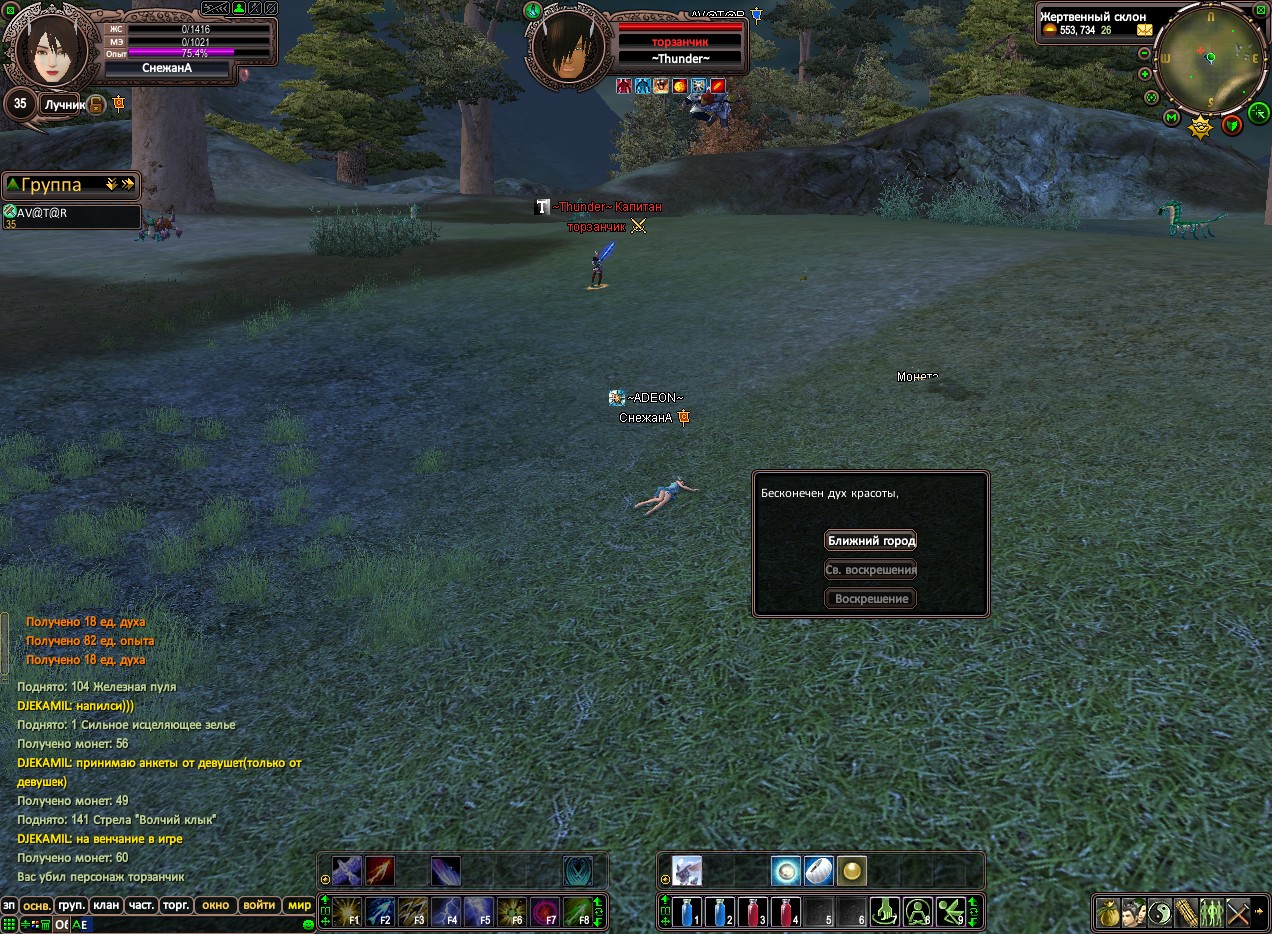Drink the red potion in slot 3
Viewport: 1272px width, 934px height.
[751, 912]
